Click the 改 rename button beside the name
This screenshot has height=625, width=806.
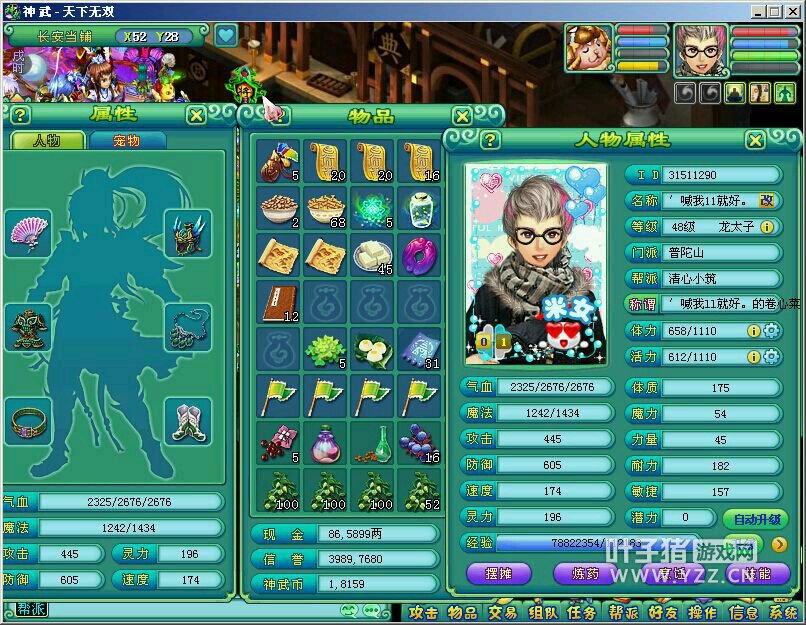point(767,201)
